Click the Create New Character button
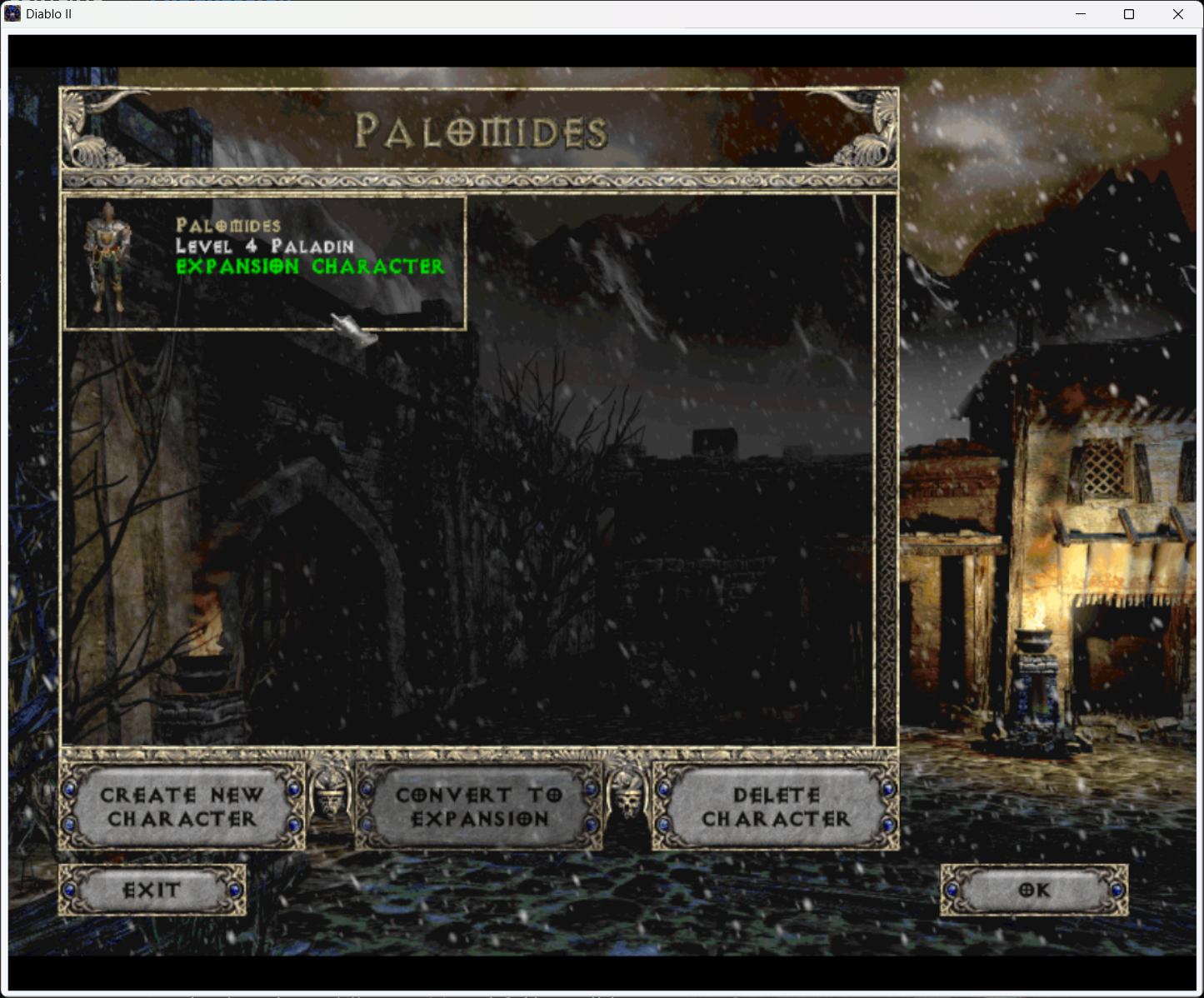The height and width of the screenshot is (998, 1204). 182,806
